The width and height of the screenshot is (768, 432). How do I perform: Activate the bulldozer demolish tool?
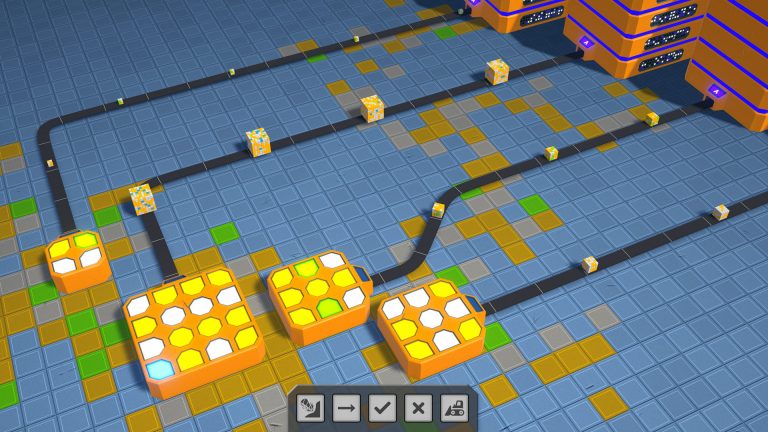pyautogui.click(x=454, y=408)
